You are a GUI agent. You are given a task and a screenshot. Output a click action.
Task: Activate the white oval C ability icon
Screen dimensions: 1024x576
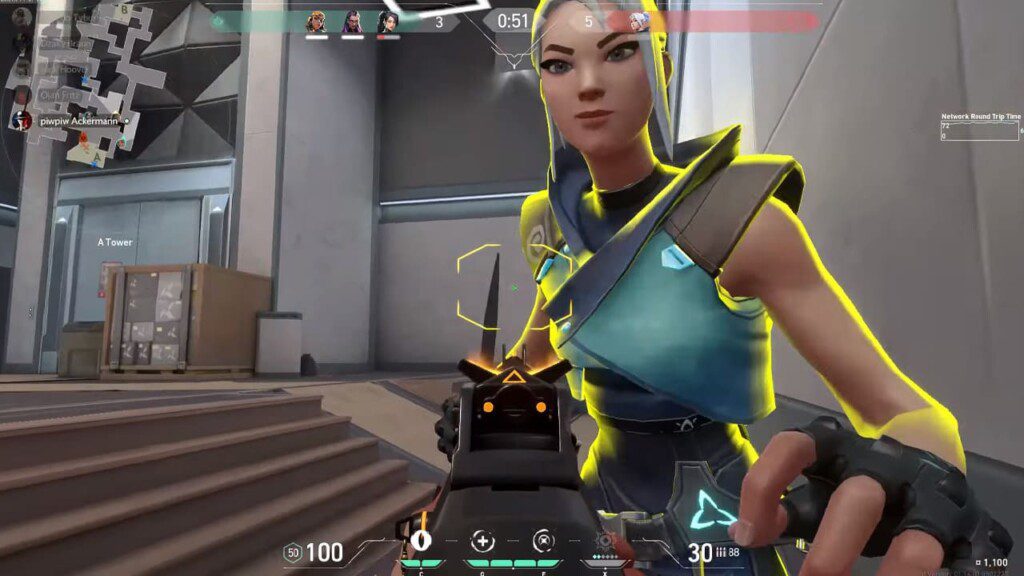point(421,542)
